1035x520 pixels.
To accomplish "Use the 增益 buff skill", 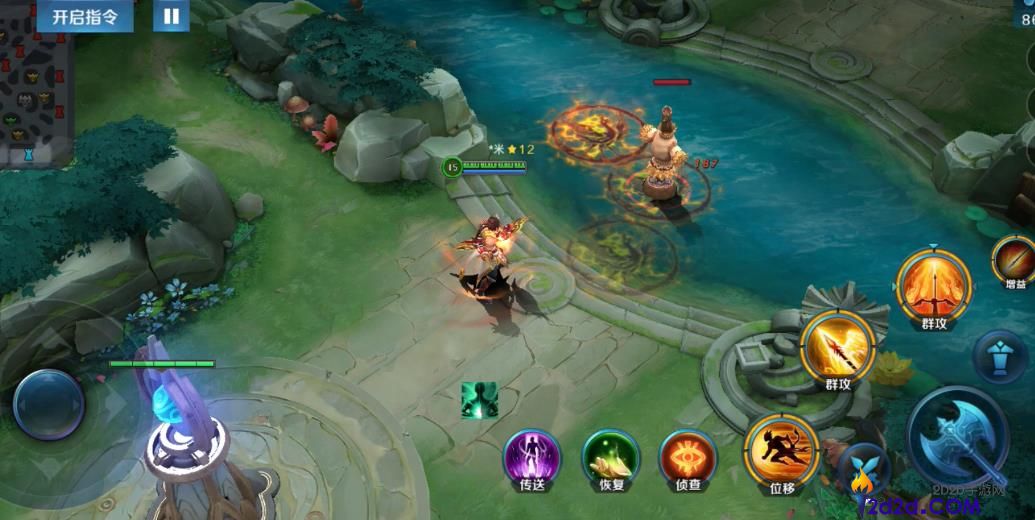I will point(1014,260).
